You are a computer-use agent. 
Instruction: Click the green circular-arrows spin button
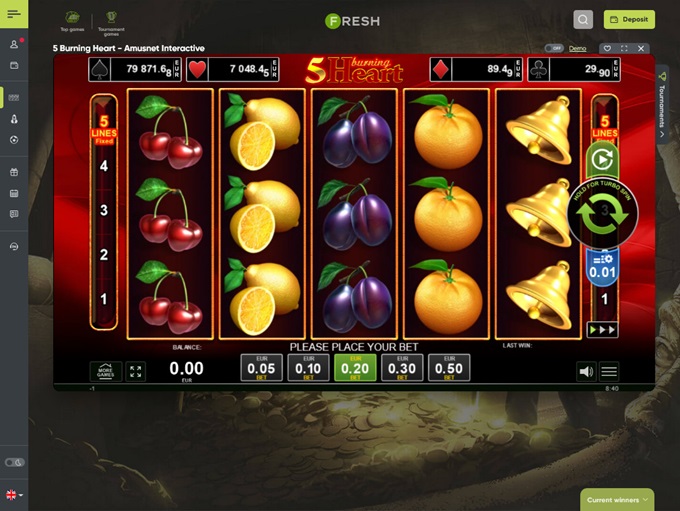[x=602, y=213]
